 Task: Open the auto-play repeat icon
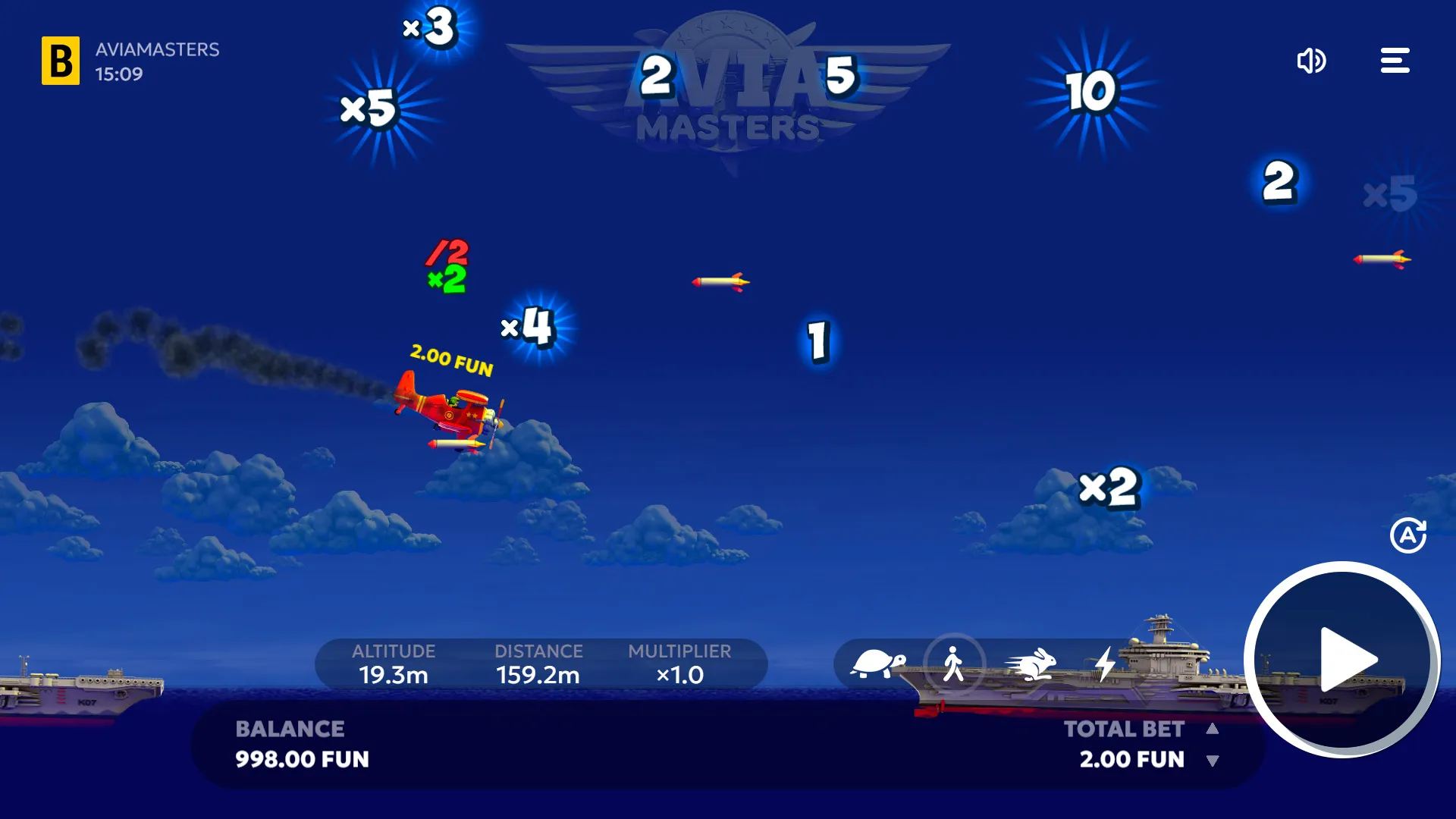(1410, 536)
